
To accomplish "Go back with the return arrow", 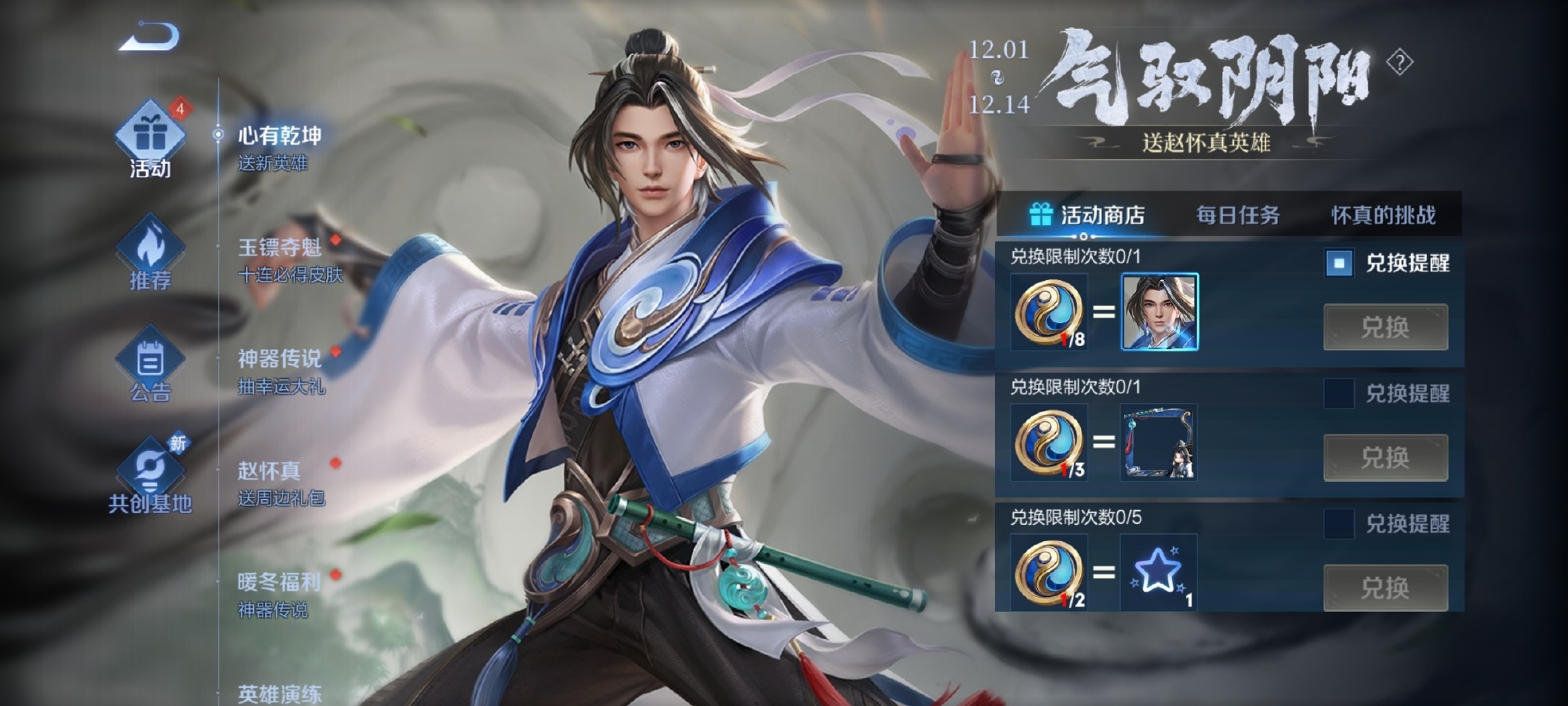I will point(149,38).
